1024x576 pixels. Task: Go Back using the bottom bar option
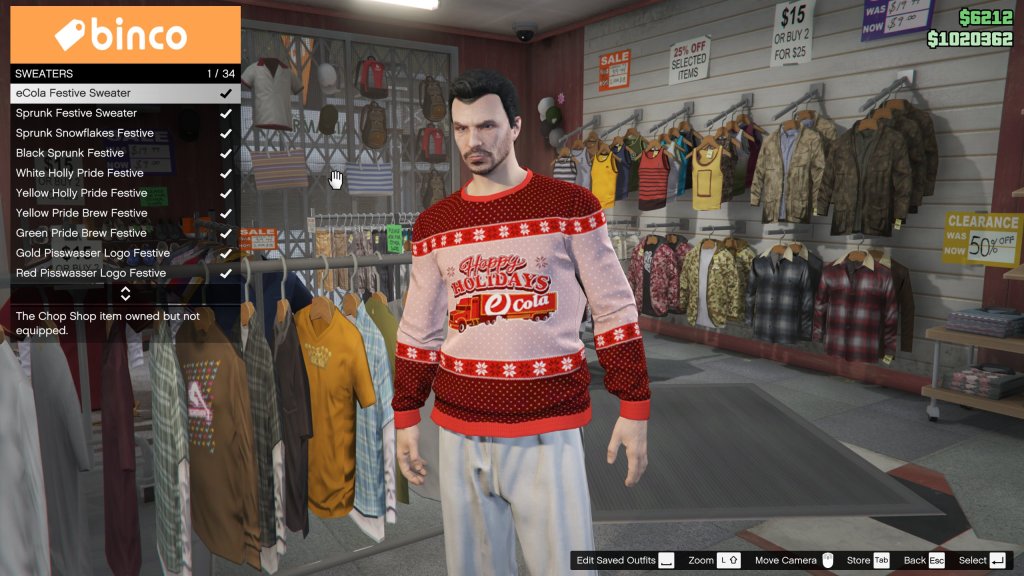[x=923, y=561]
